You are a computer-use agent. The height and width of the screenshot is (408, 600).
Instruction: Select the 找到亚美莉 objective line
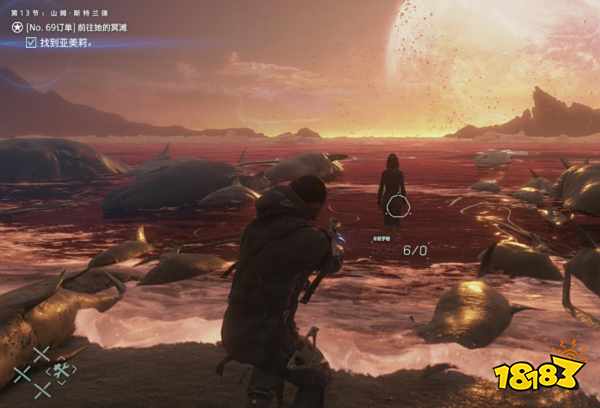67,43
